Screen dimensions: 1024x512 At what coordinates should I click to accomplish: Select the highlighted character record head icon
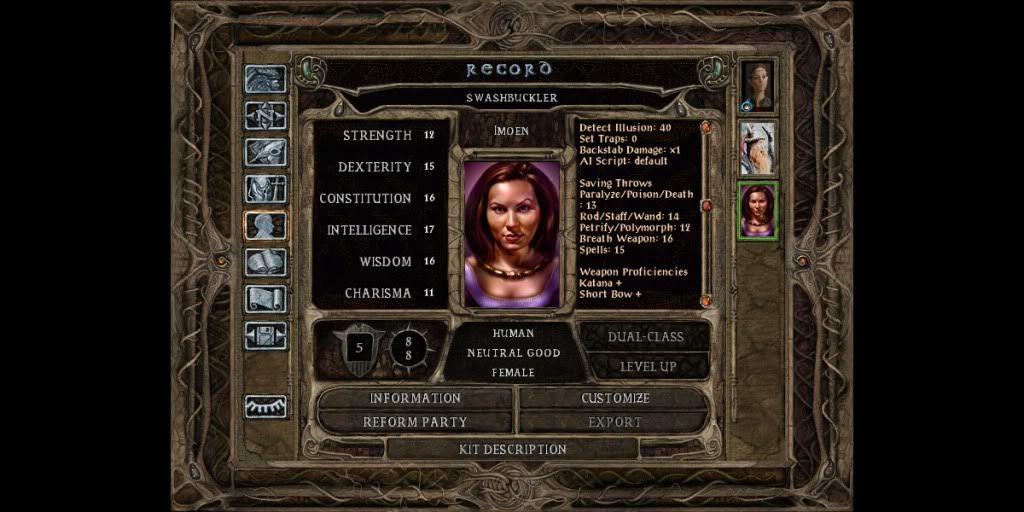266,225
